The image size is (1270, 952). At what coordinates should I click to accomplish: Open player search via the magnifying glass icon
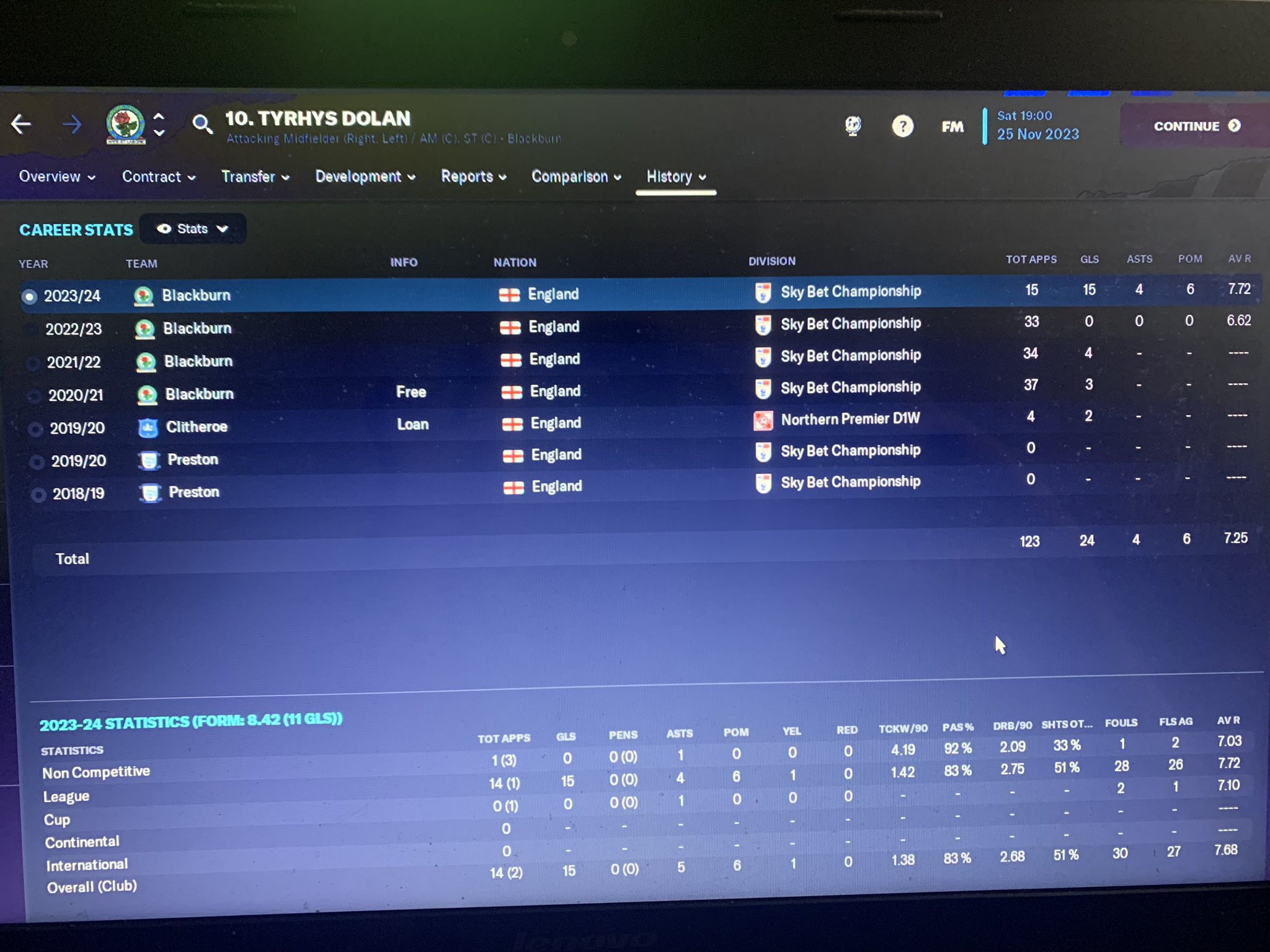[202, 125]
